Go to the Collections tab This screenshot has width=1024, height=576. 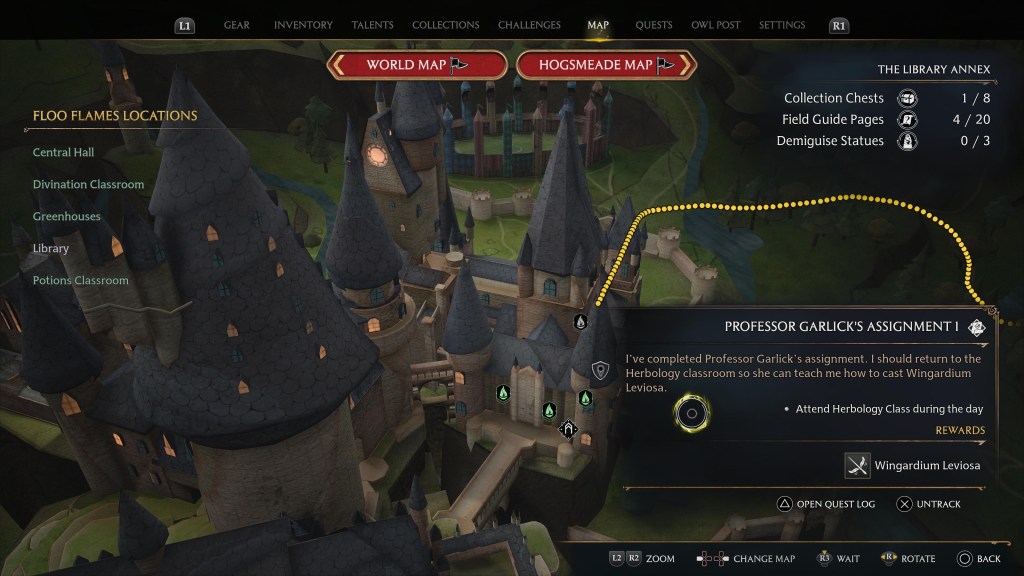coord(445,25)
